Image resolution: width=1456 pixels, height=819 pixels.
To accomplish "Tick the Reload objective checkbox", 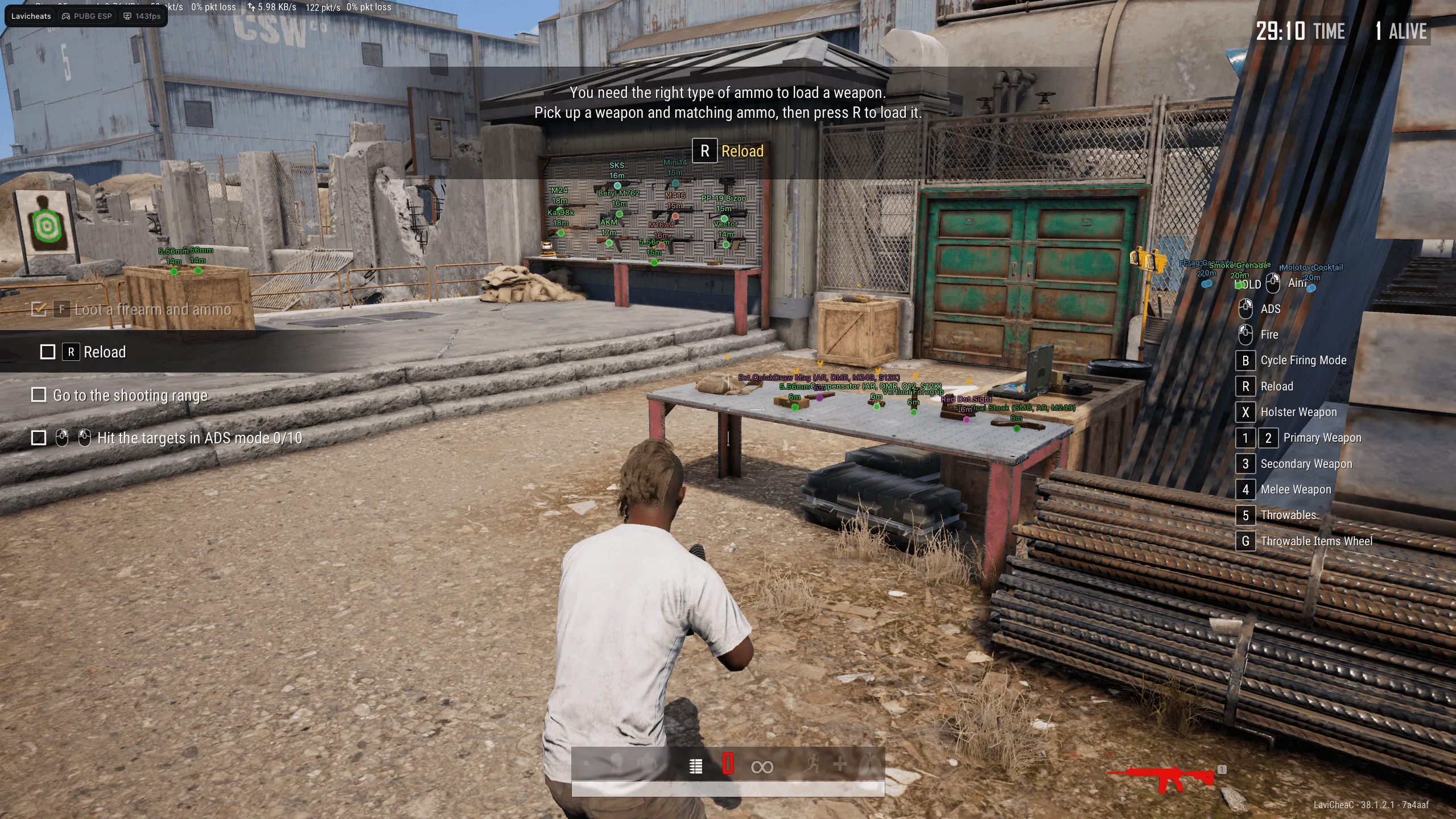I will pyautogui.click(x=48, y=352).
